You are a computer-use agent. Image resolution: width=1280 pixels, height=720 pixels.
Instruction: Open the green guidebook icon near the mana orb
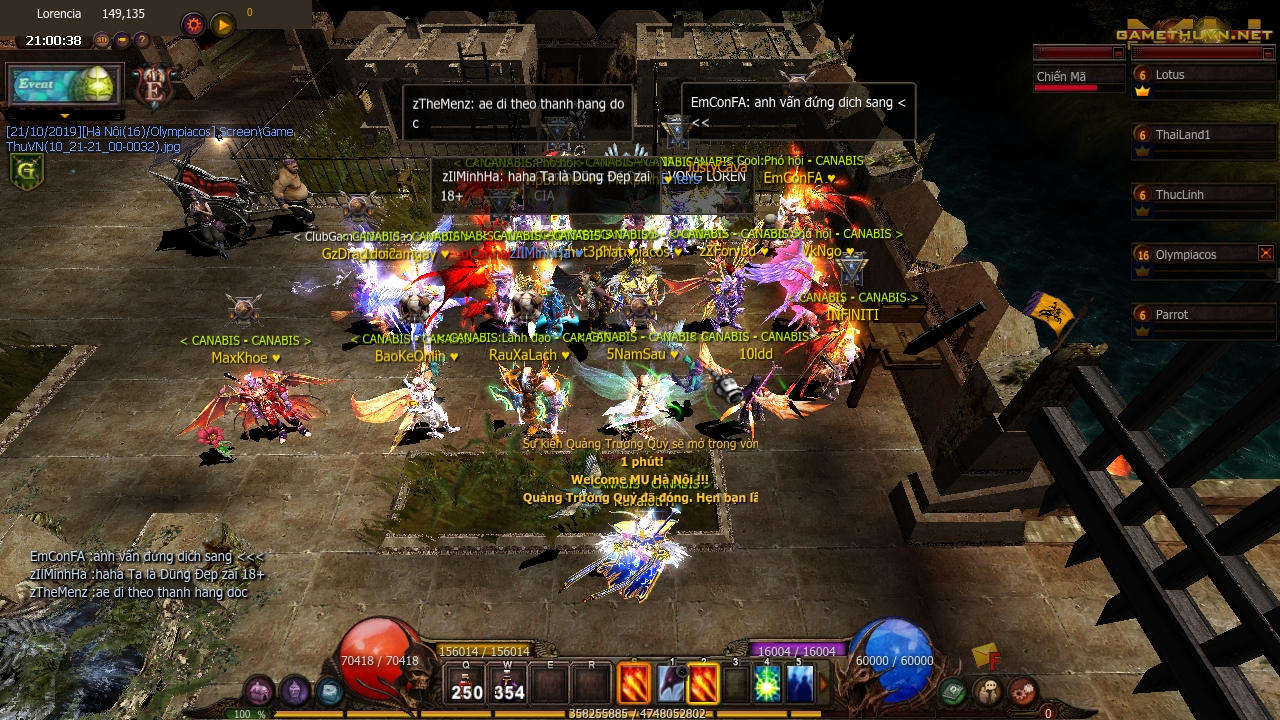pyautogui.click(x=951, y=691)
